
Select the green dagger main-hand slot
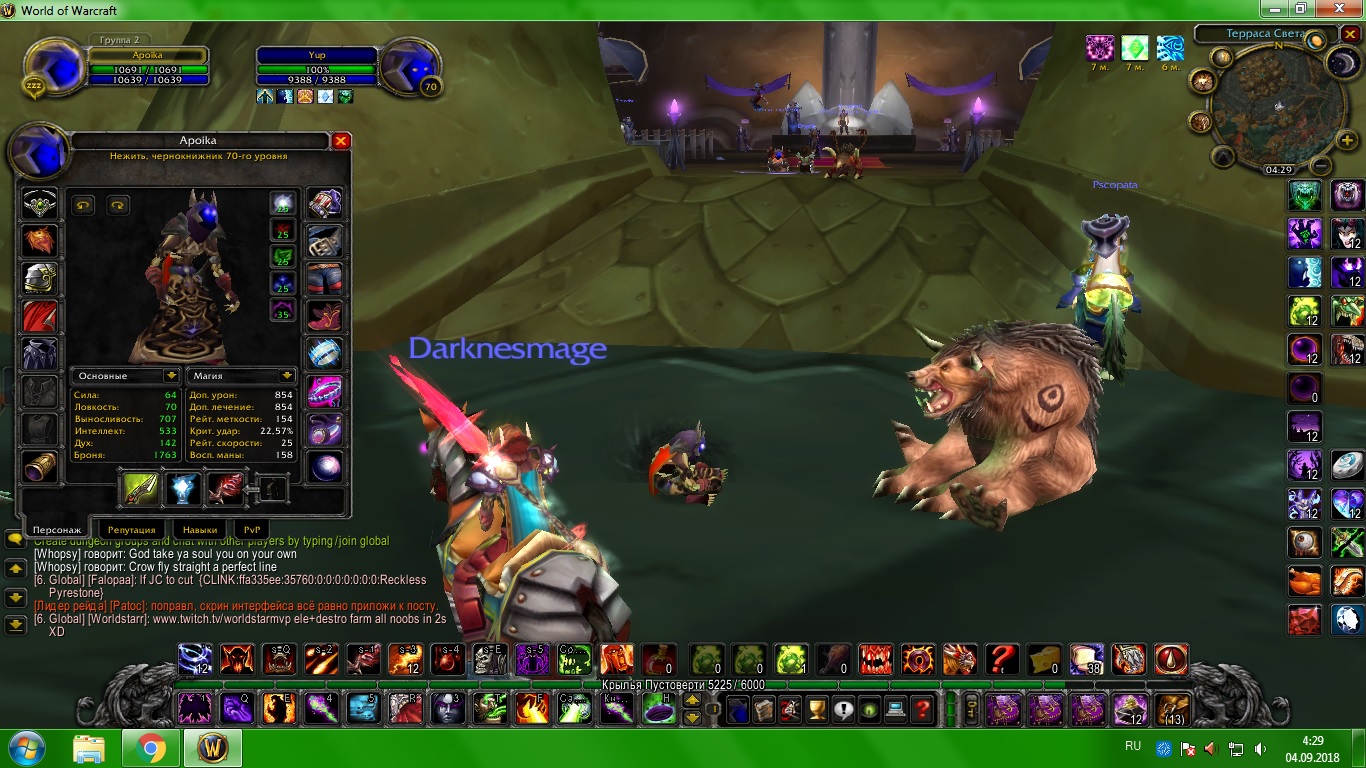tap(141, 488)
